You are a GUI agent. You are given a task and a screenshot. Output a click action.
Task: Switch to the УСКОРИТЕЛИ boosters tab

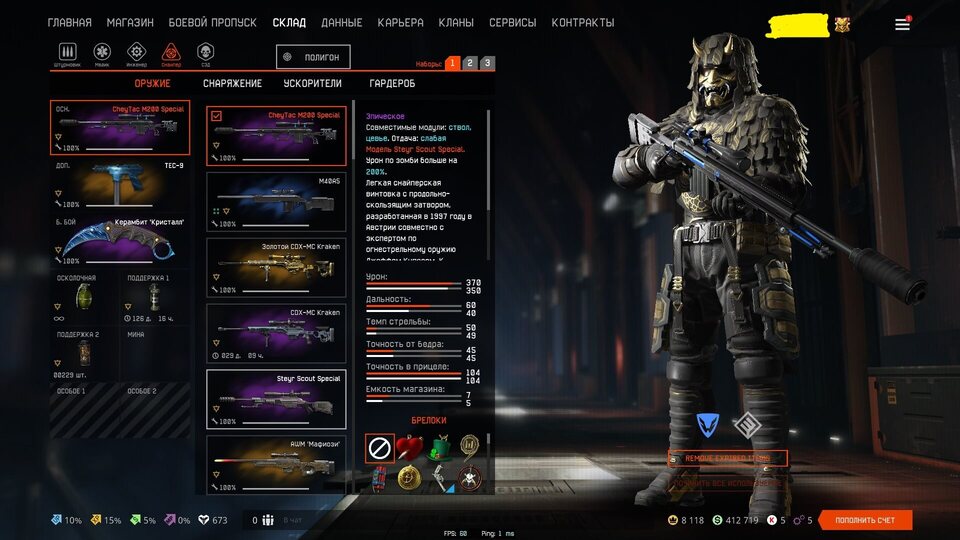coord(312,84)
